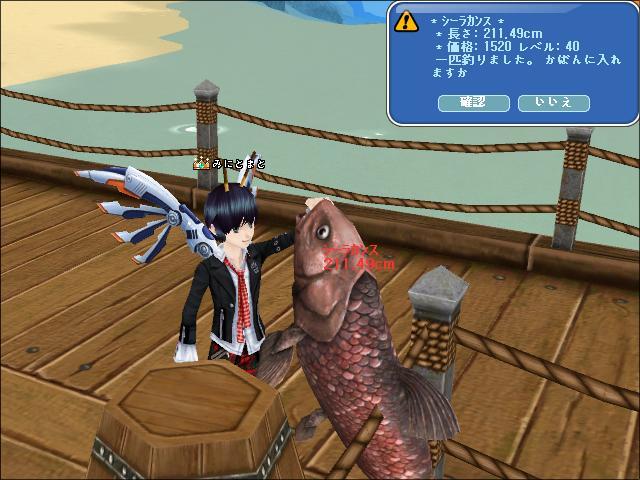Confirm with the 確認 button
This screenshot has height=480, width=640.
(473, 103)
